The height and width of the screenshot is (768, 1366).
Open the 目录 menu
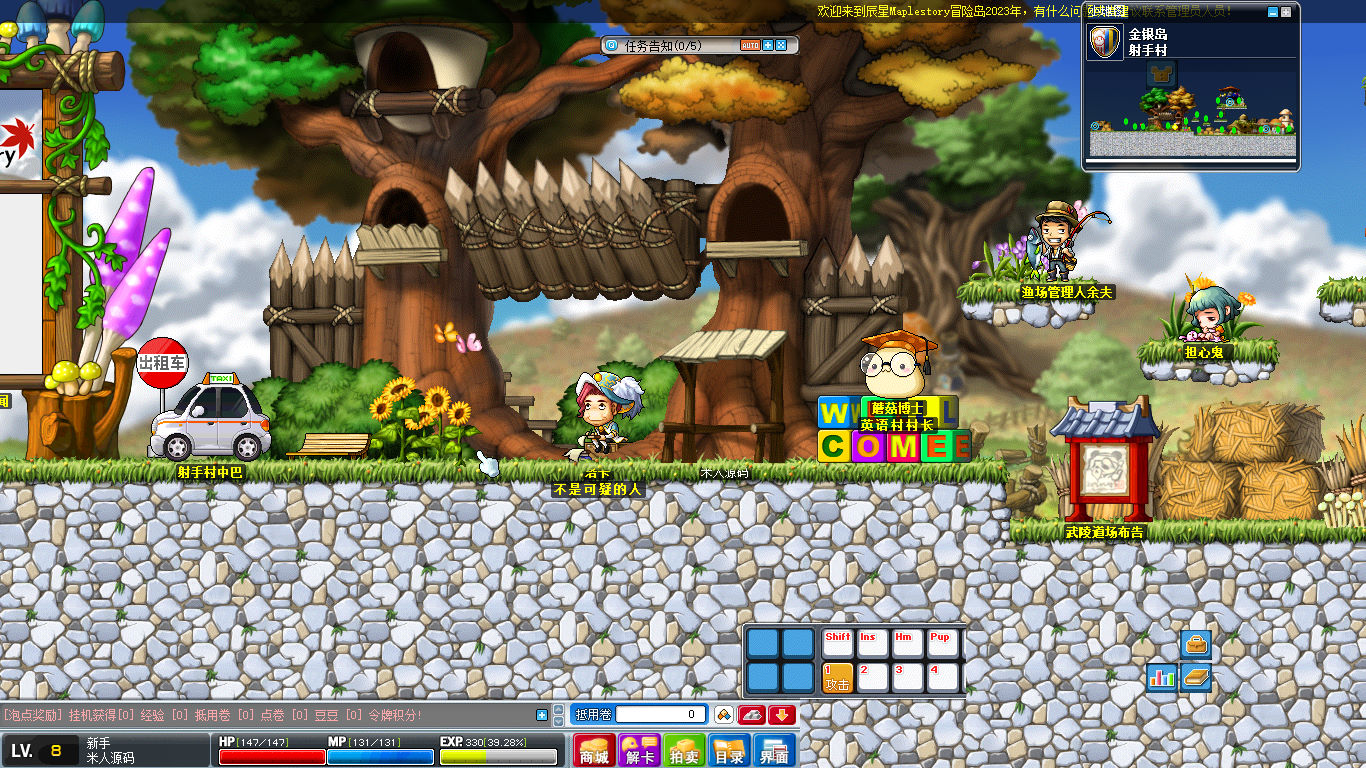click(x=729, y=751)
